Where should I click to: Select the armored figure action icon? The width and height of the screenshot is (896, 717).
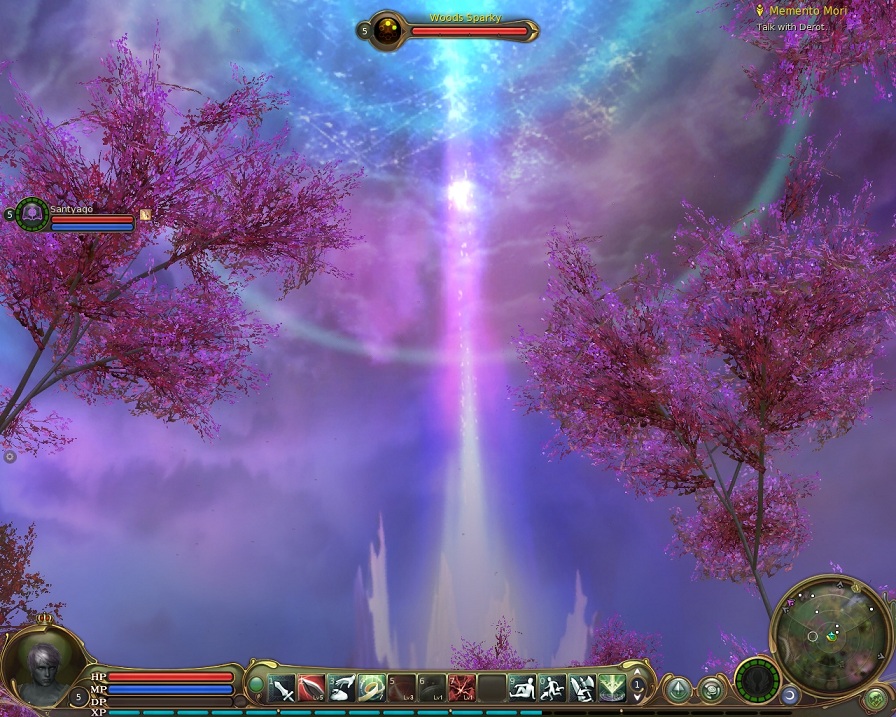point(582,688)
